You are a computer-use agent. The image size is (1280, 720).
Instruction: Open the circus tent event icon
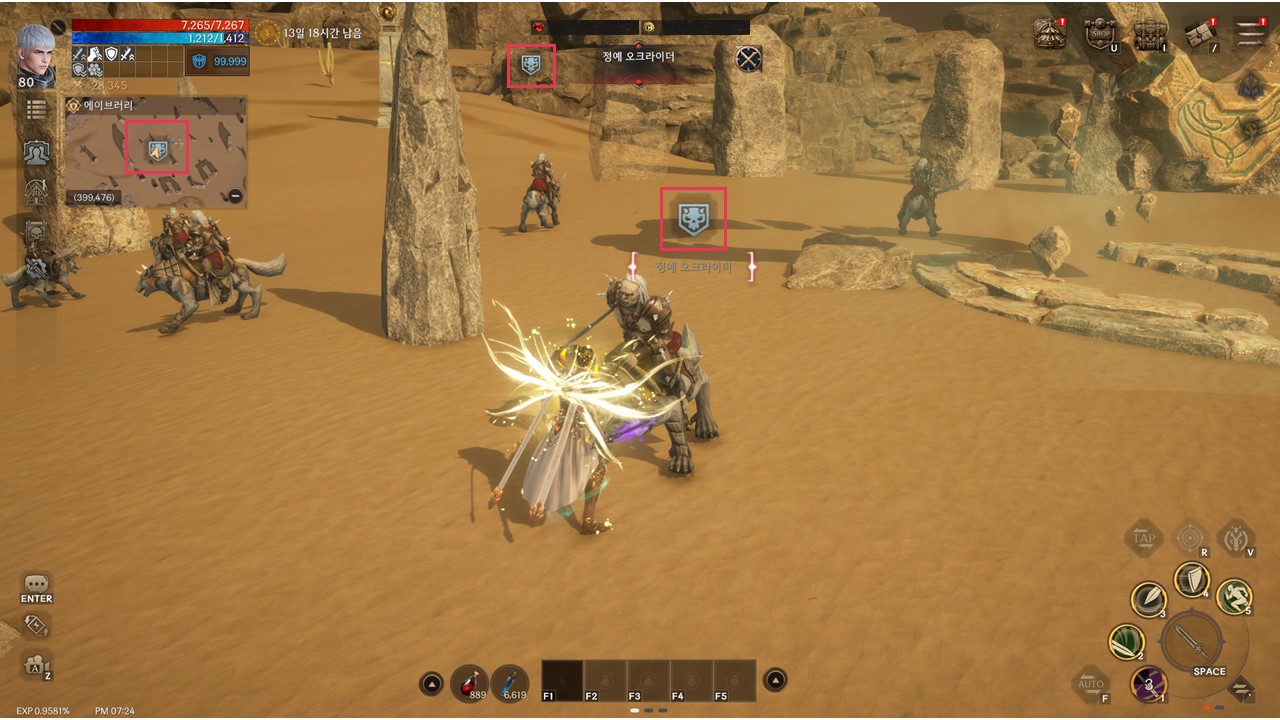tap(1049, 34)
